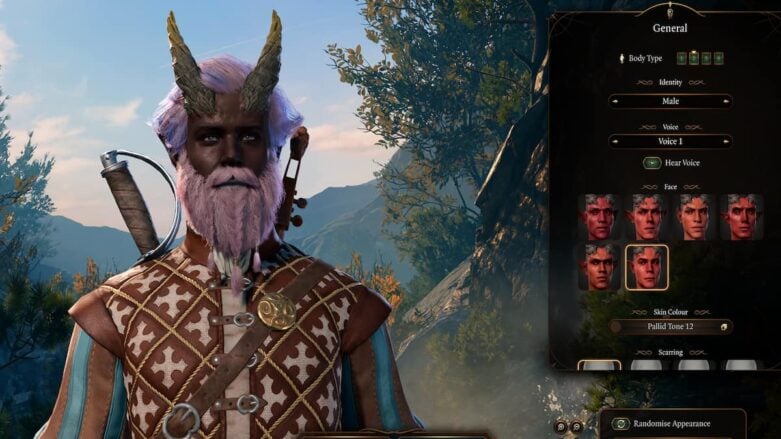Open the Skin Colour Pallid Tone 12 selector
This screenshot has width=781, height=439.
670,327
